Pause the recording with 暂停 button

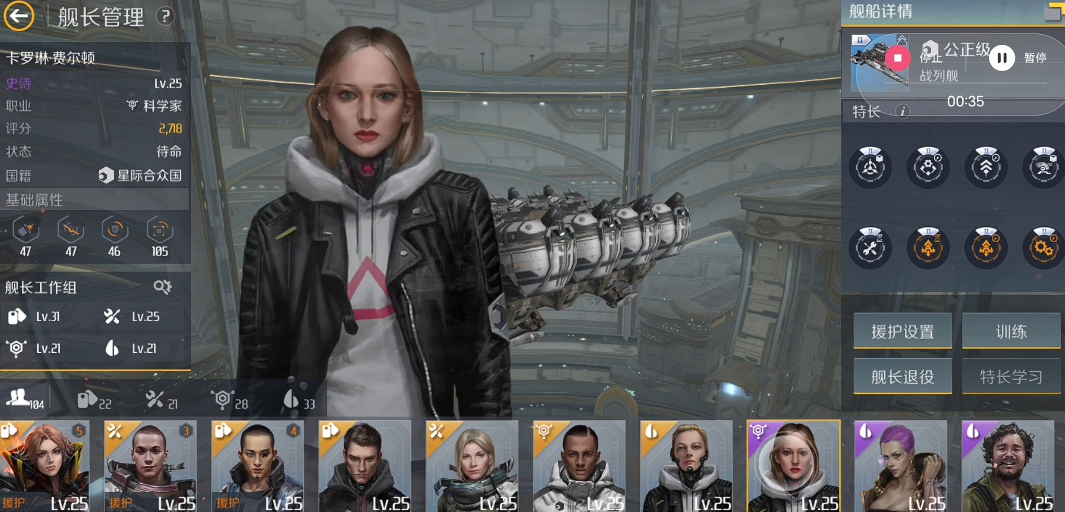point(1002,58)
